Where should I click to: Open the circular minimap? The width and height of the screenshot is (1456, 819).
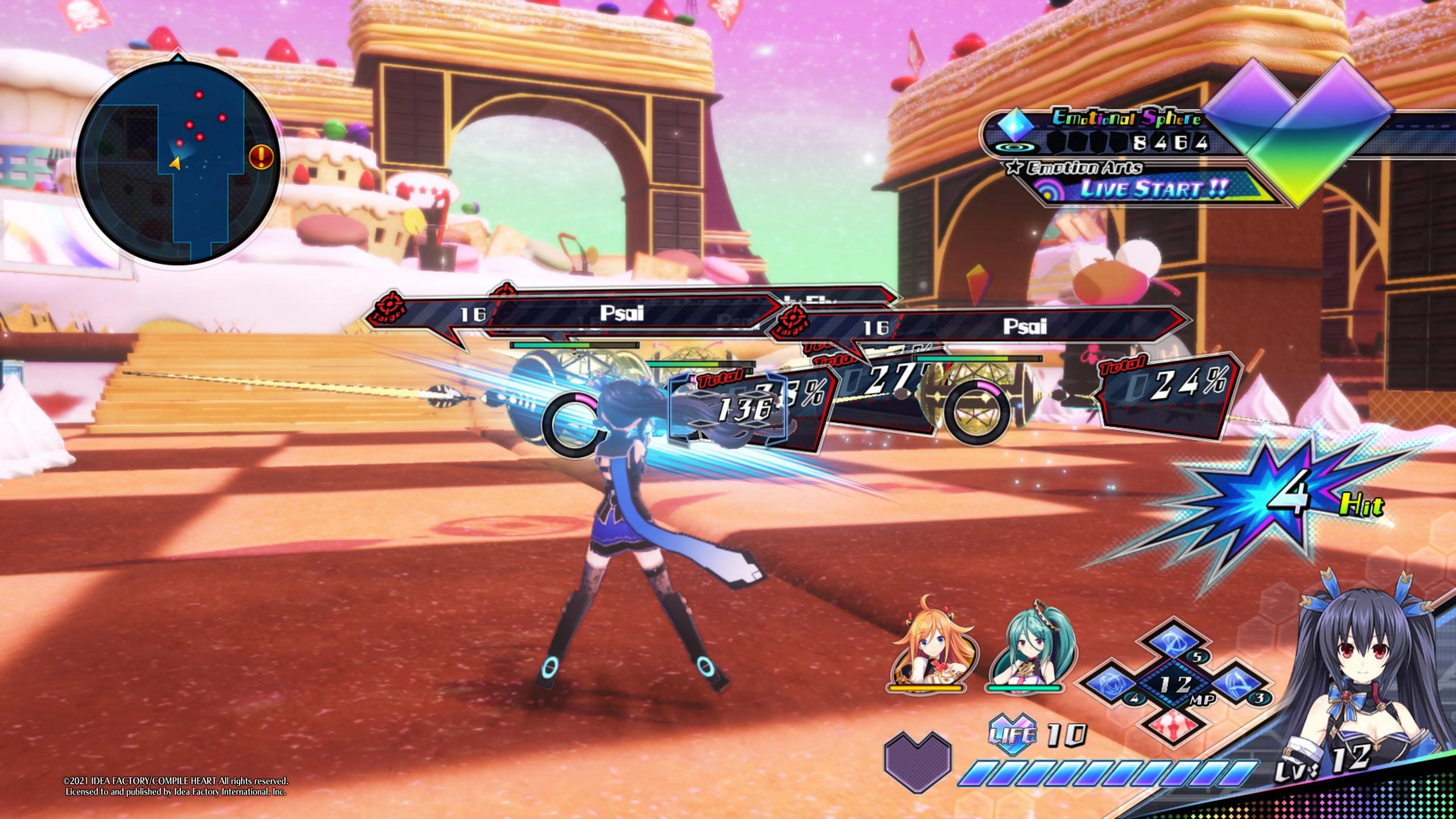tap(177, 163)
